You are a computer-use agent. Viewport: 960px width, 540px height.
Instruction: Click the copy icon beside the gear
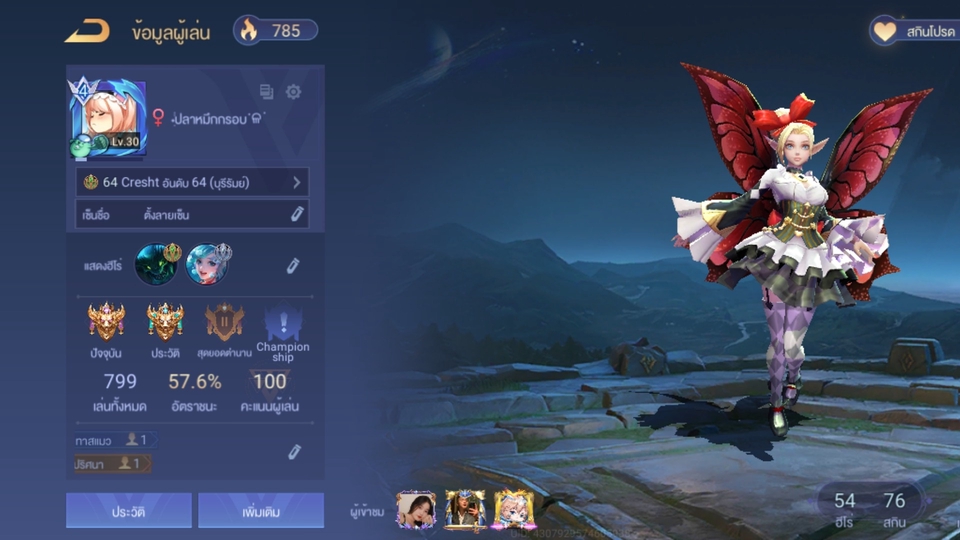coord(267,92)
